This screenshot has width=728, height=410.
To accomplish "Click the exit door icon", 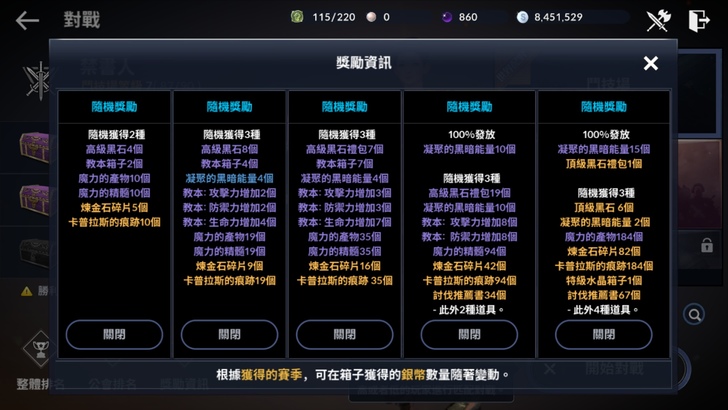I will (699, 20).
